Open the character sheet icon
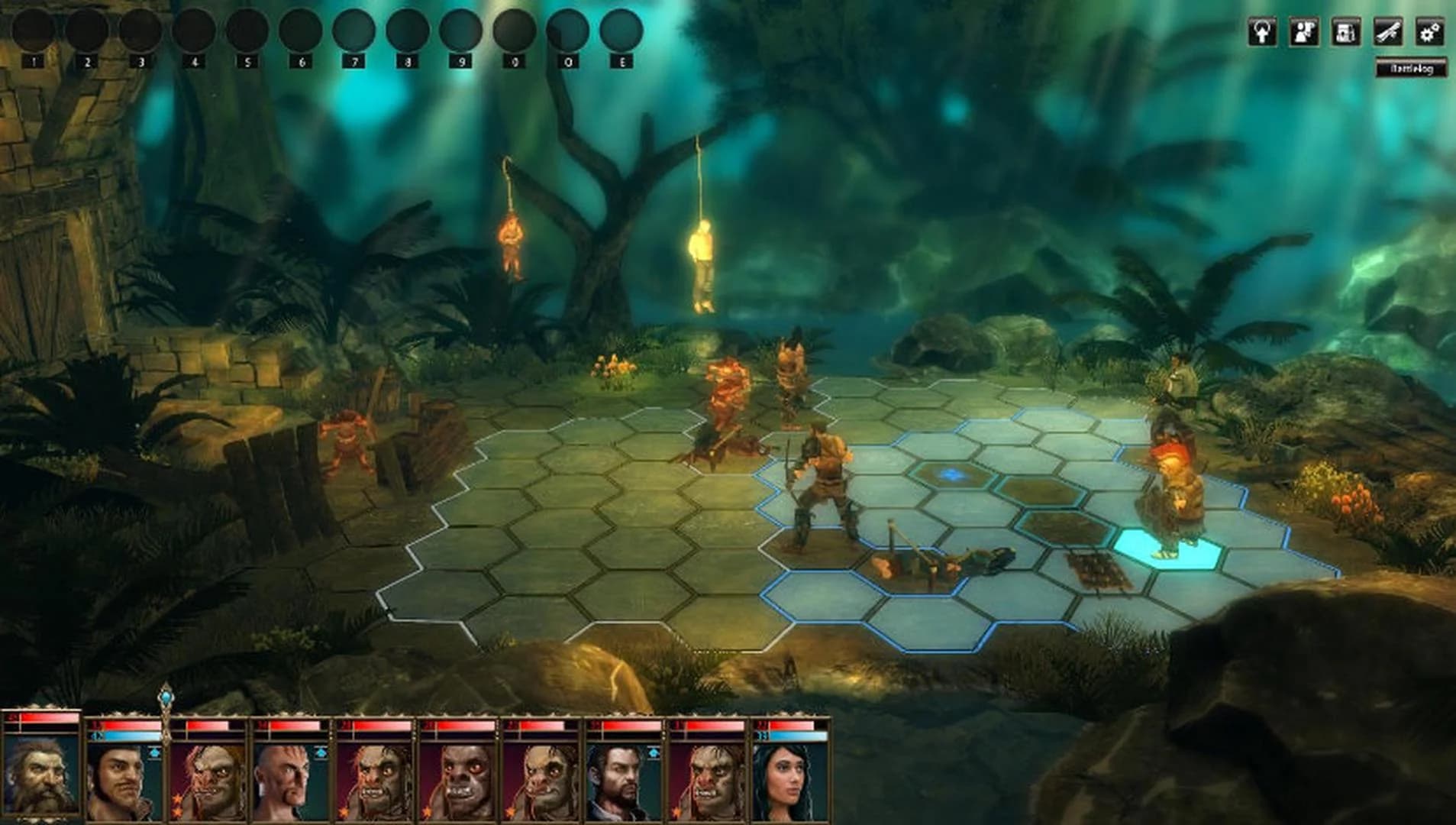The height and width of the screenshot is (825, 1456). pyautogui.click(x=1303, y=32)
